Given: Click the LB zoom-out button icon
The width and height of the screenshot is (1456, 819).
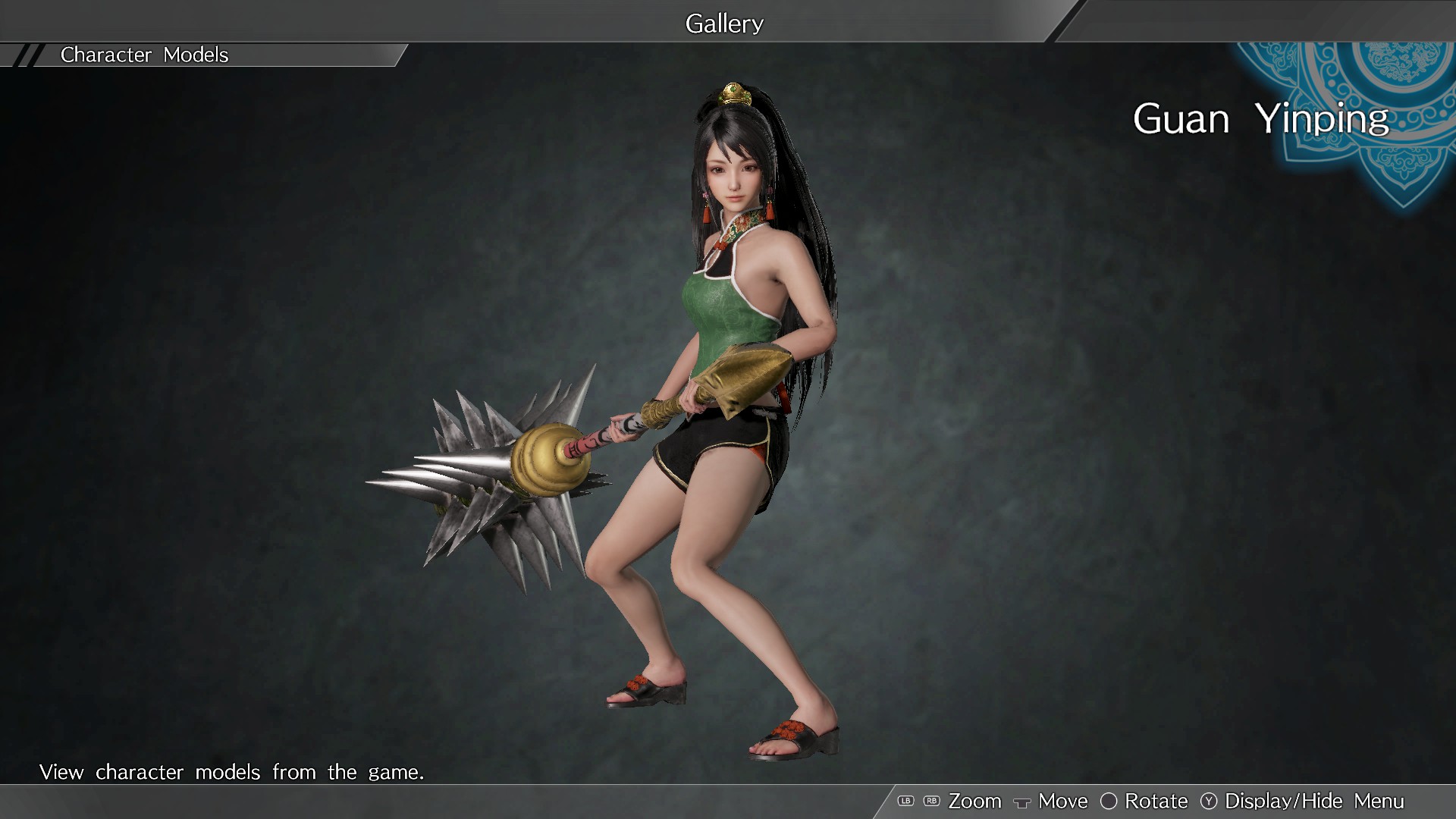Looking at the screenshot, I should pyautogui.click(x=905, y=801).
